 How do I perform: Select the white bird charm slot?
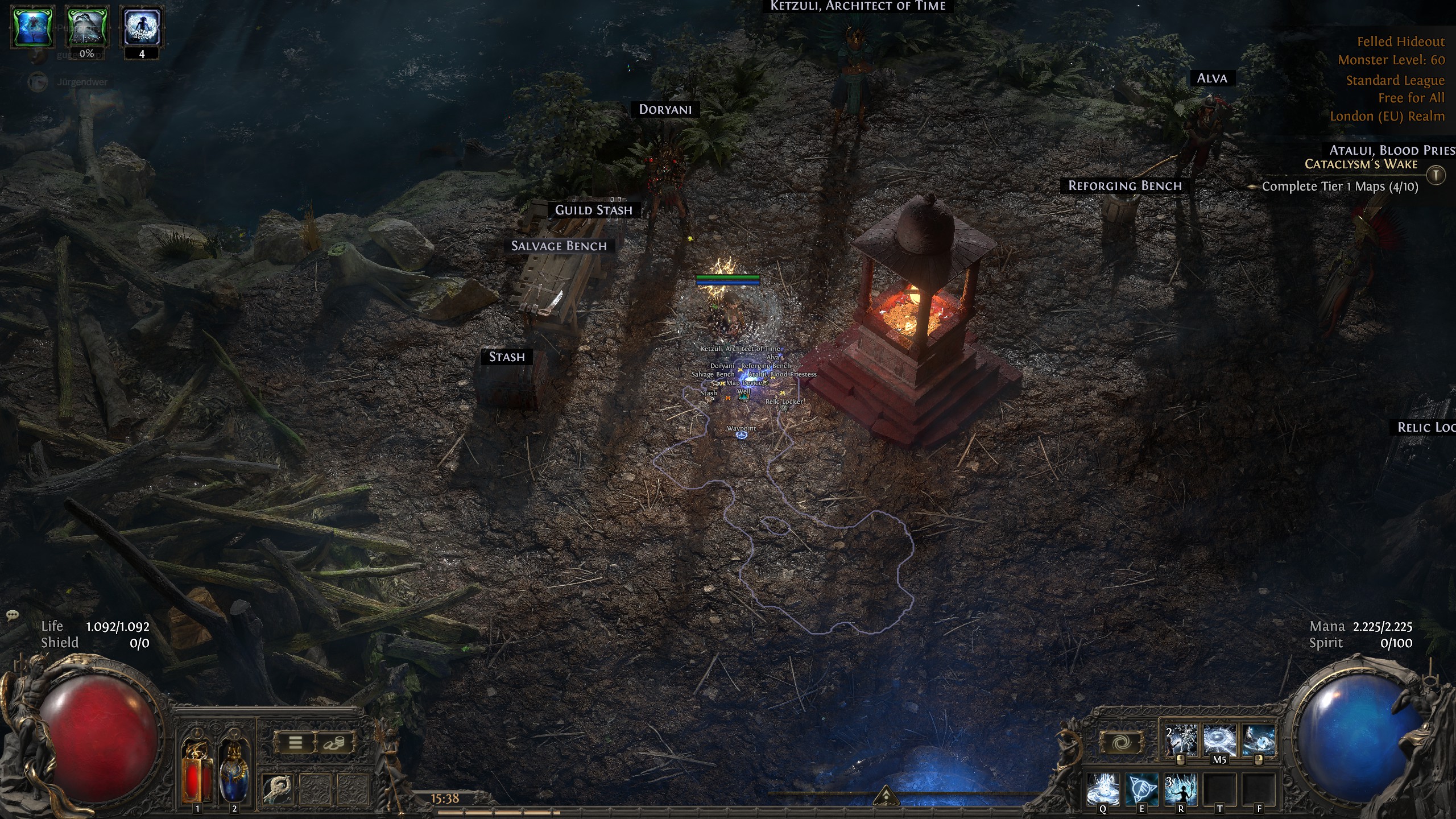coord(278,789)
